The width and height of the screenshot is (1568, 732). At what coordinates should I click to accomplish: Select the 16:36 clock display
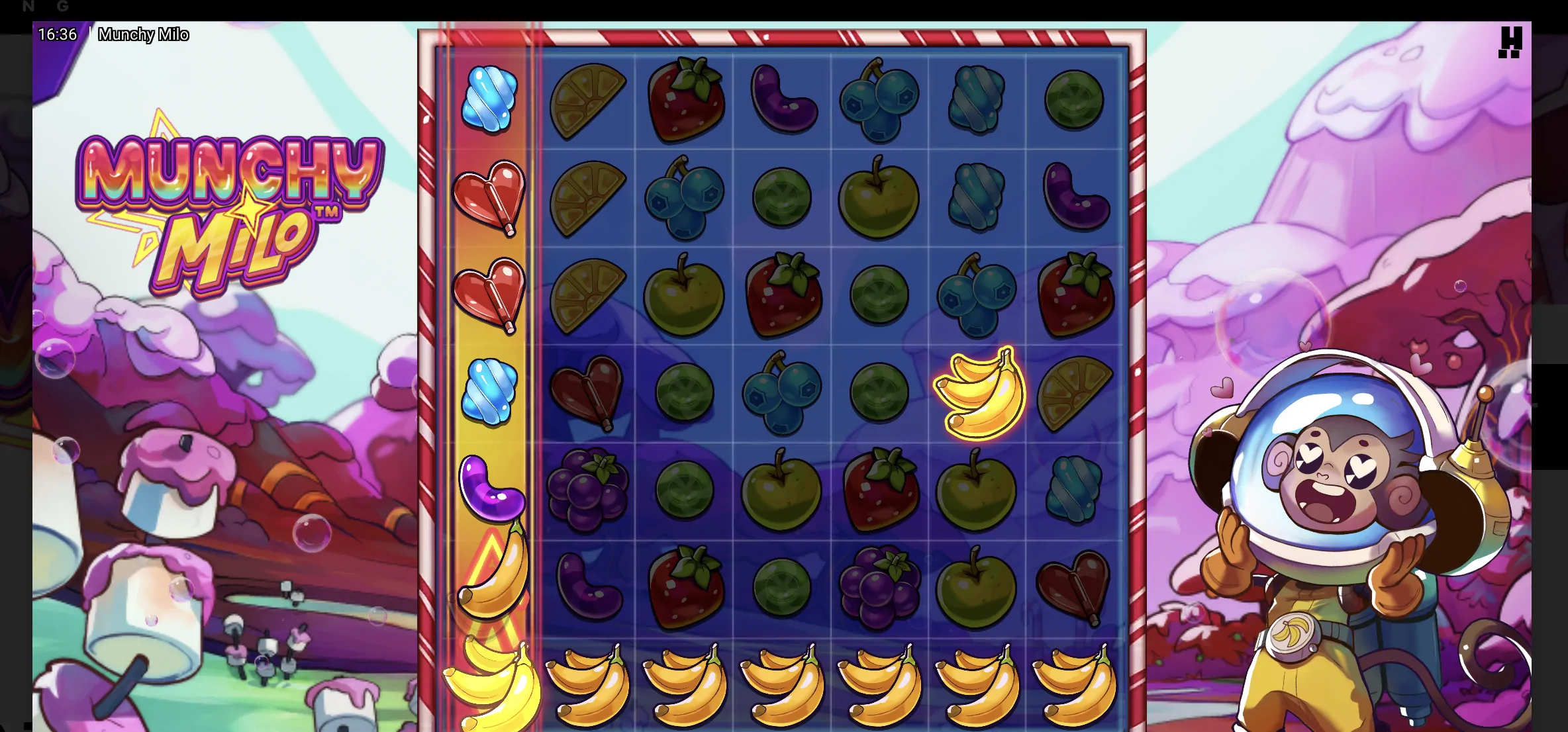click(x=58, y=34)
